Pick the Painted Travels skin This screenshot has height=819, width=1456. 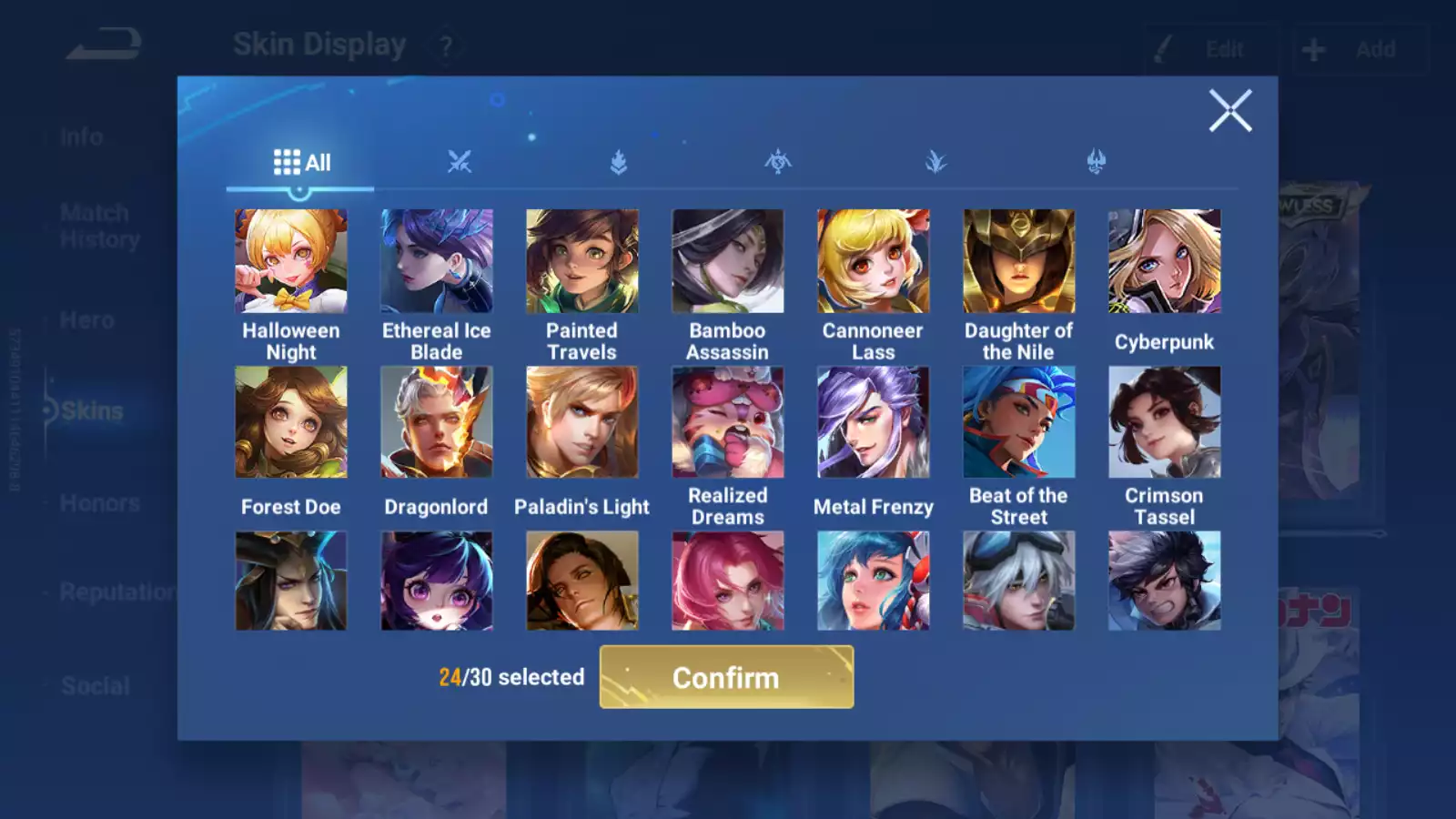click(581, 262)
